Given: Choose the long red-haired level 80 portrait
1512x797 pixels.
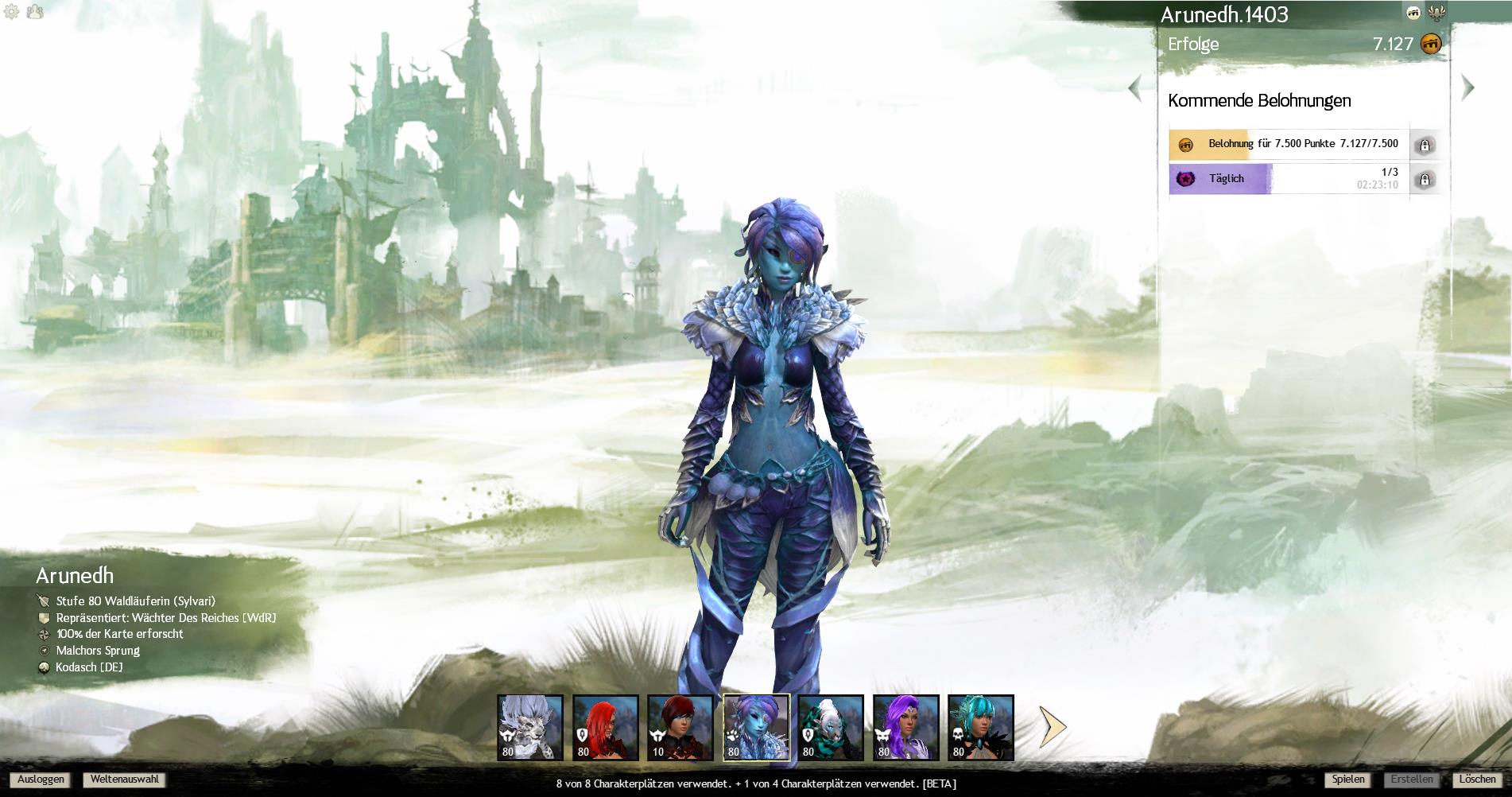Looking at the screenshot, I should (x=605, y=727).
